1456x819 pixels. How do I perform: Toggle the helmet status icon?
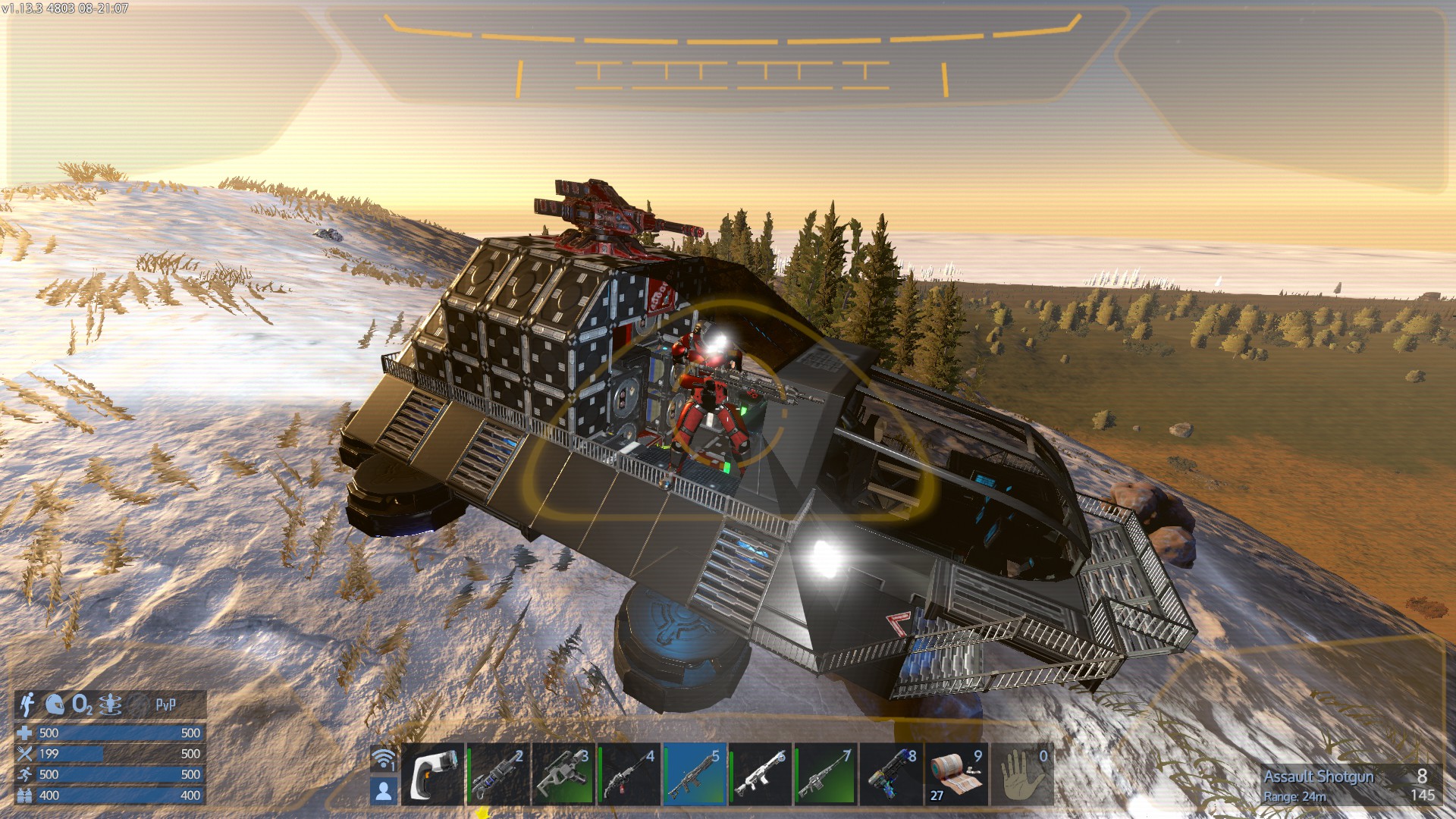tap(55, 704)
